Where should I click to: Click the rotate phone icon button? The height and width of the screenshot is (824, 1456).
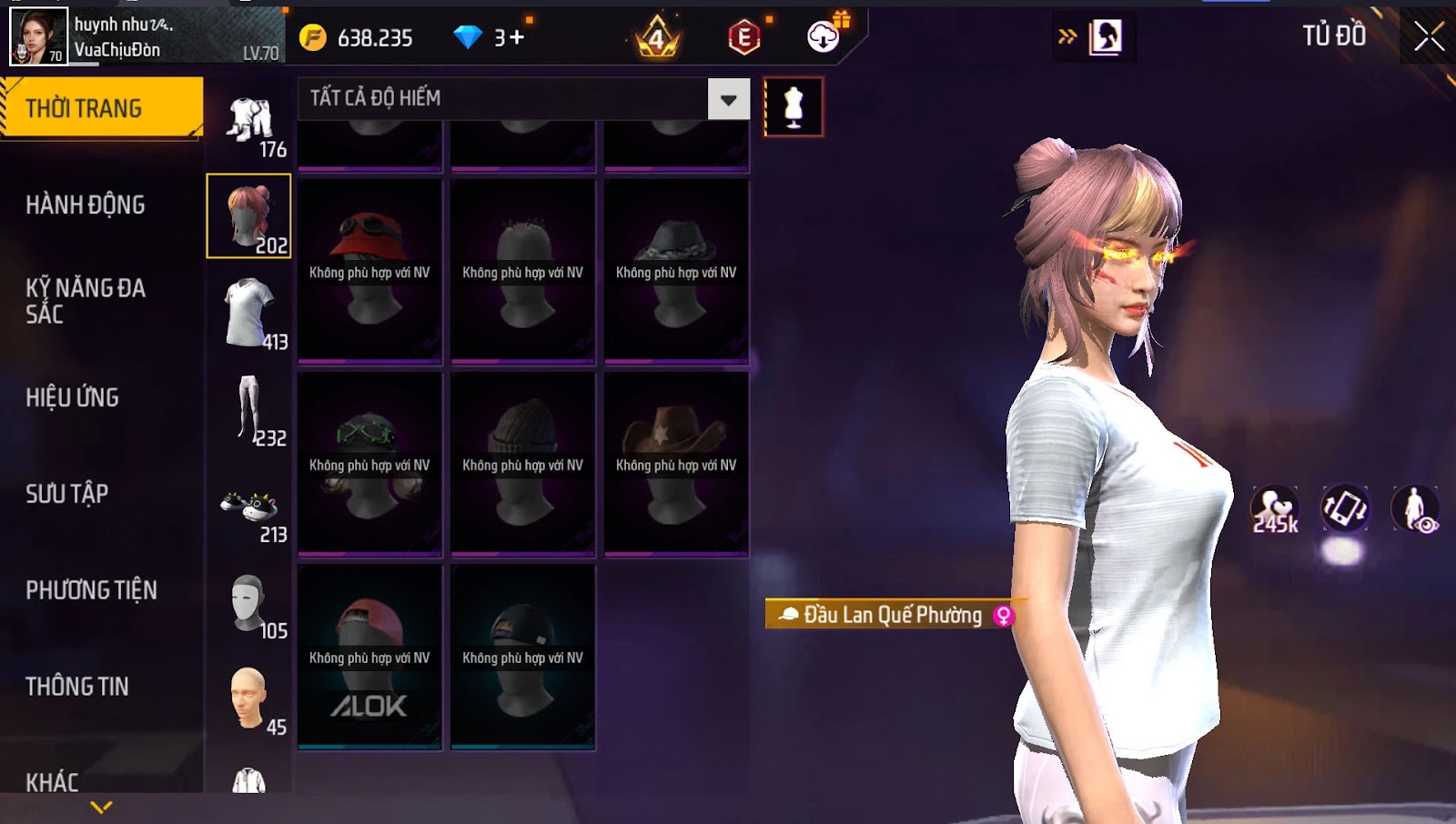(x=1344, y=508)
